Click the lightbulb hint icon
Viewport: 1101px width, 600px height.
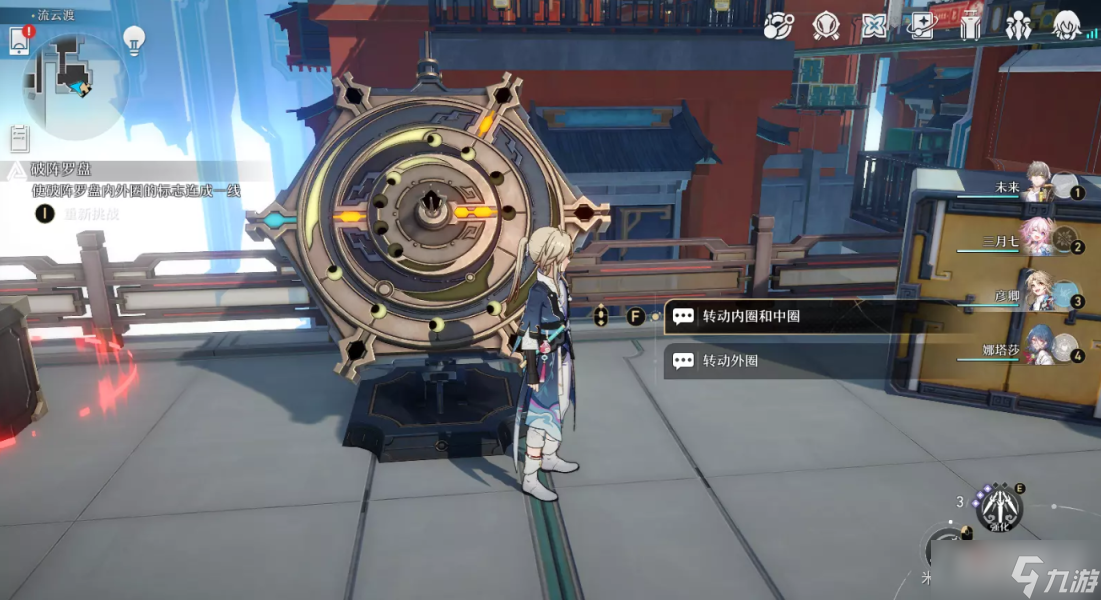[133, 39]
